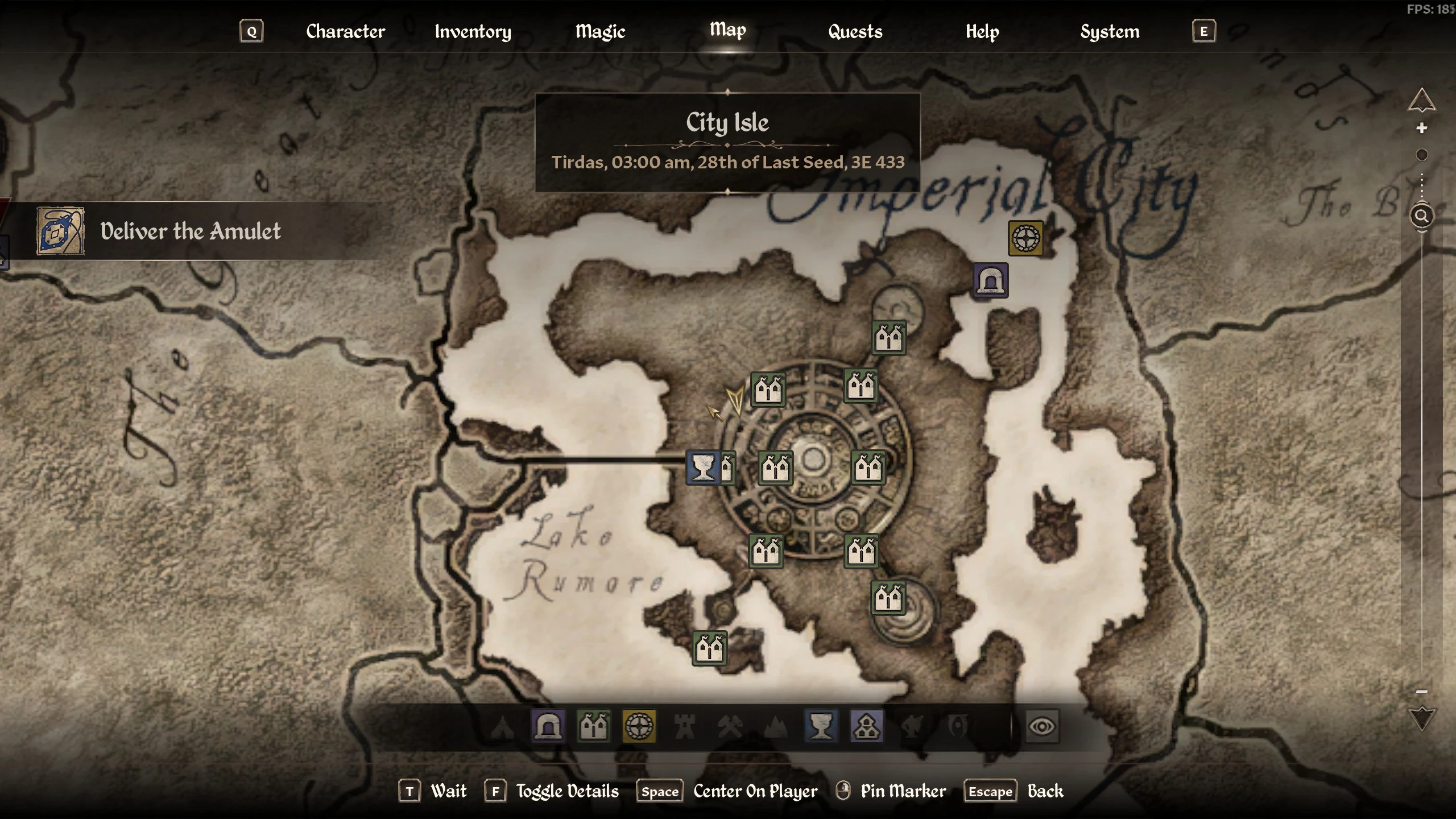Toggle the settlement houses map filter
Image resolution: width=1456 pixels, height=819 pixels.
(x=593, y=726)
